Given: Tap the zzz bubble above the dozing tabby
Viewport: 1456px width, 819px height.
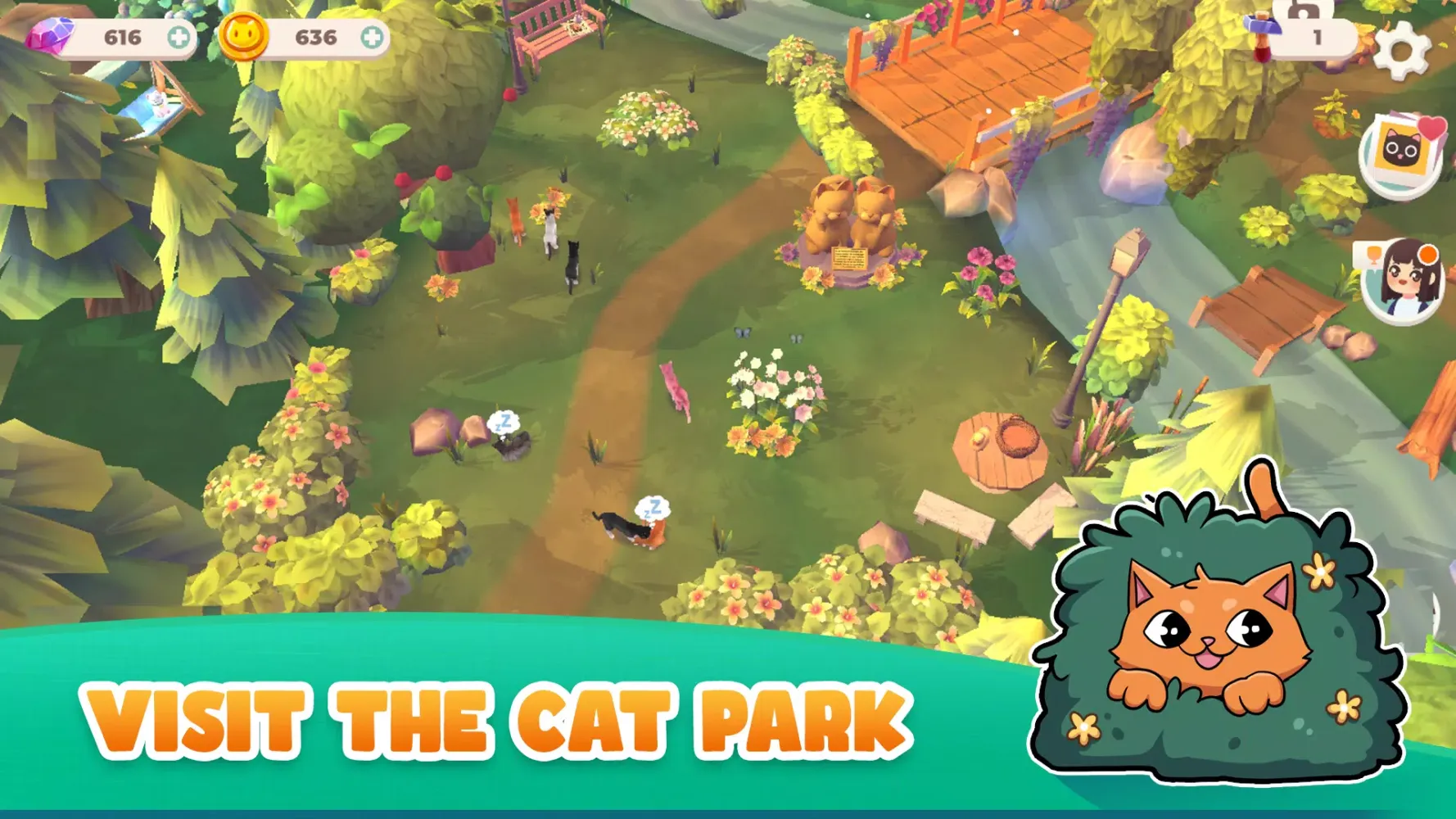Looking at the screenshot, I should (651, 509).
